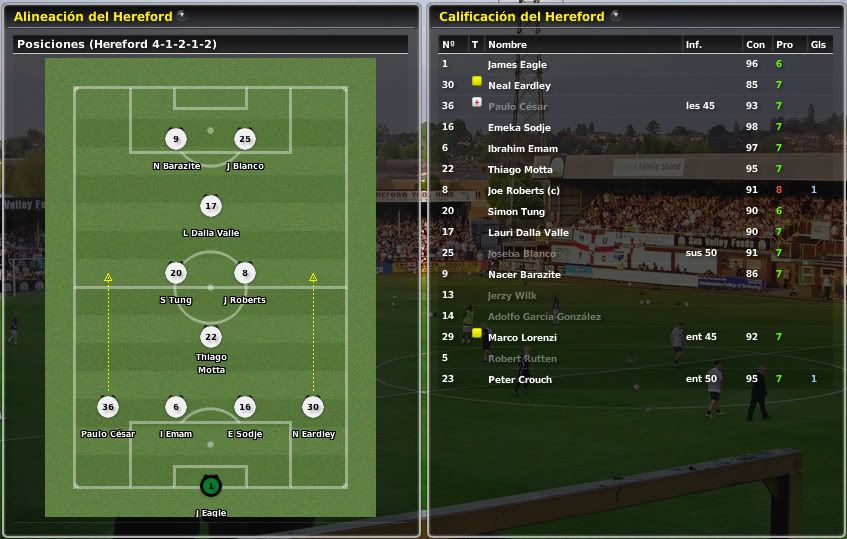Open Emeka Sodje in the ratings list
This screenshot has height=539, width=847.
(x=519, y=128)
